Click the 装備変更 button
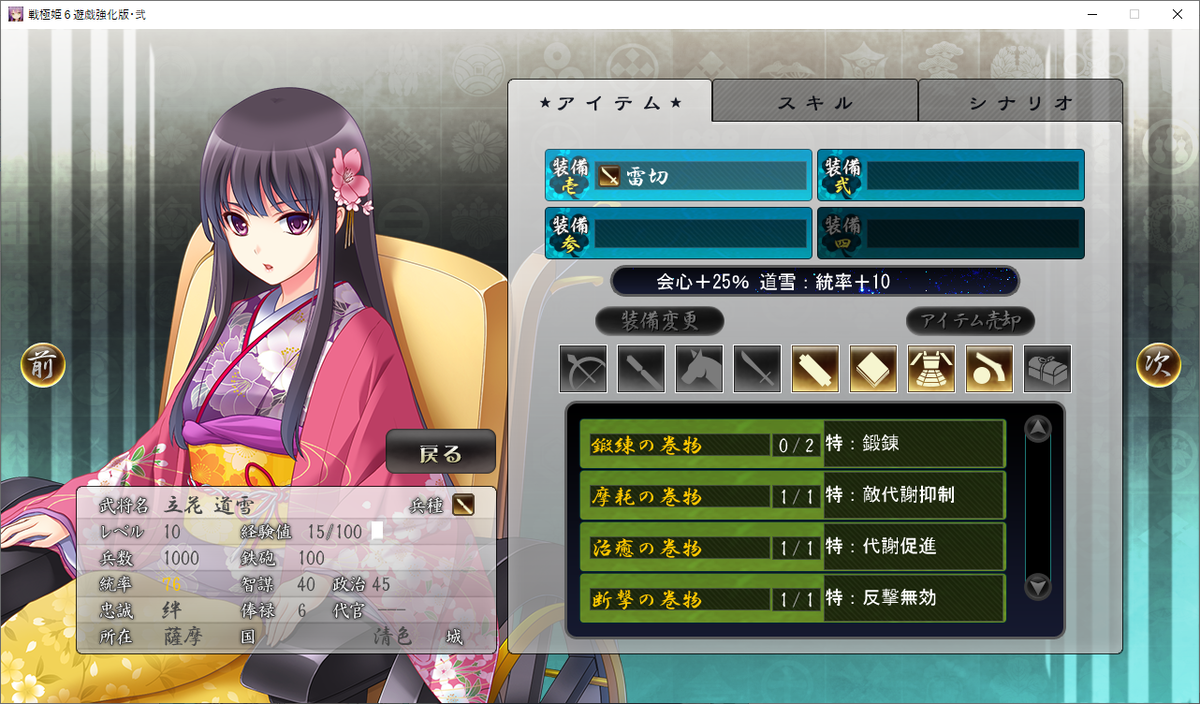This screenshot has height=704, width=1200. coord(660,321)
